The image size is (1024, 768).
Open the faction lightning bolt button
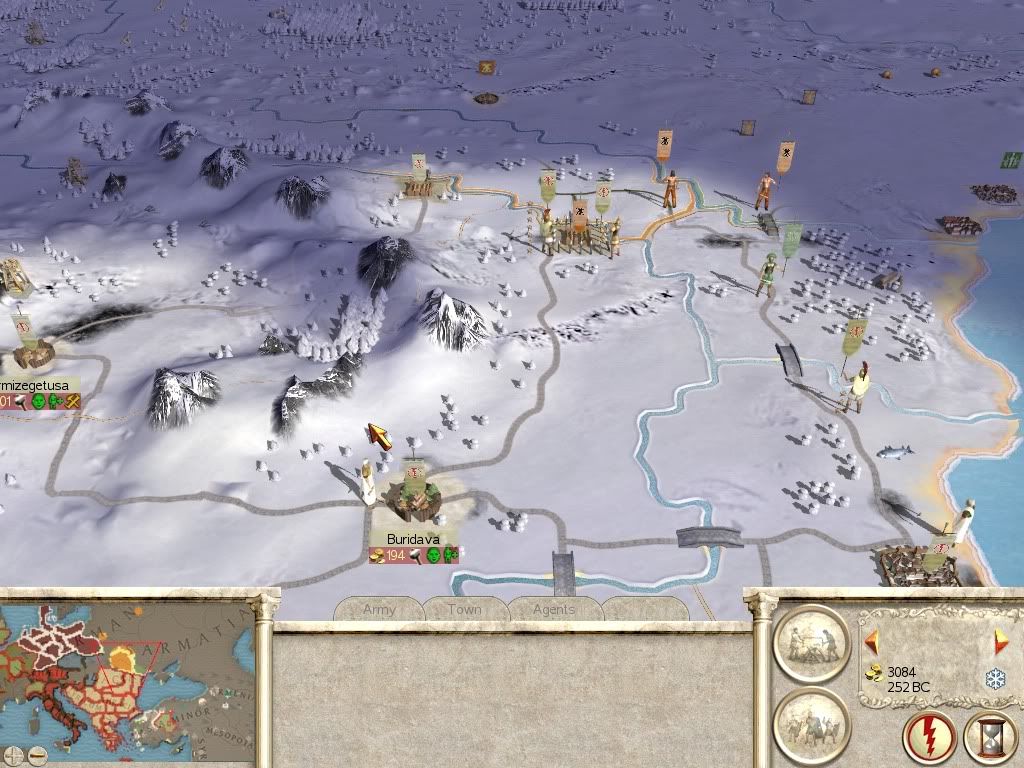coord(929,738)
